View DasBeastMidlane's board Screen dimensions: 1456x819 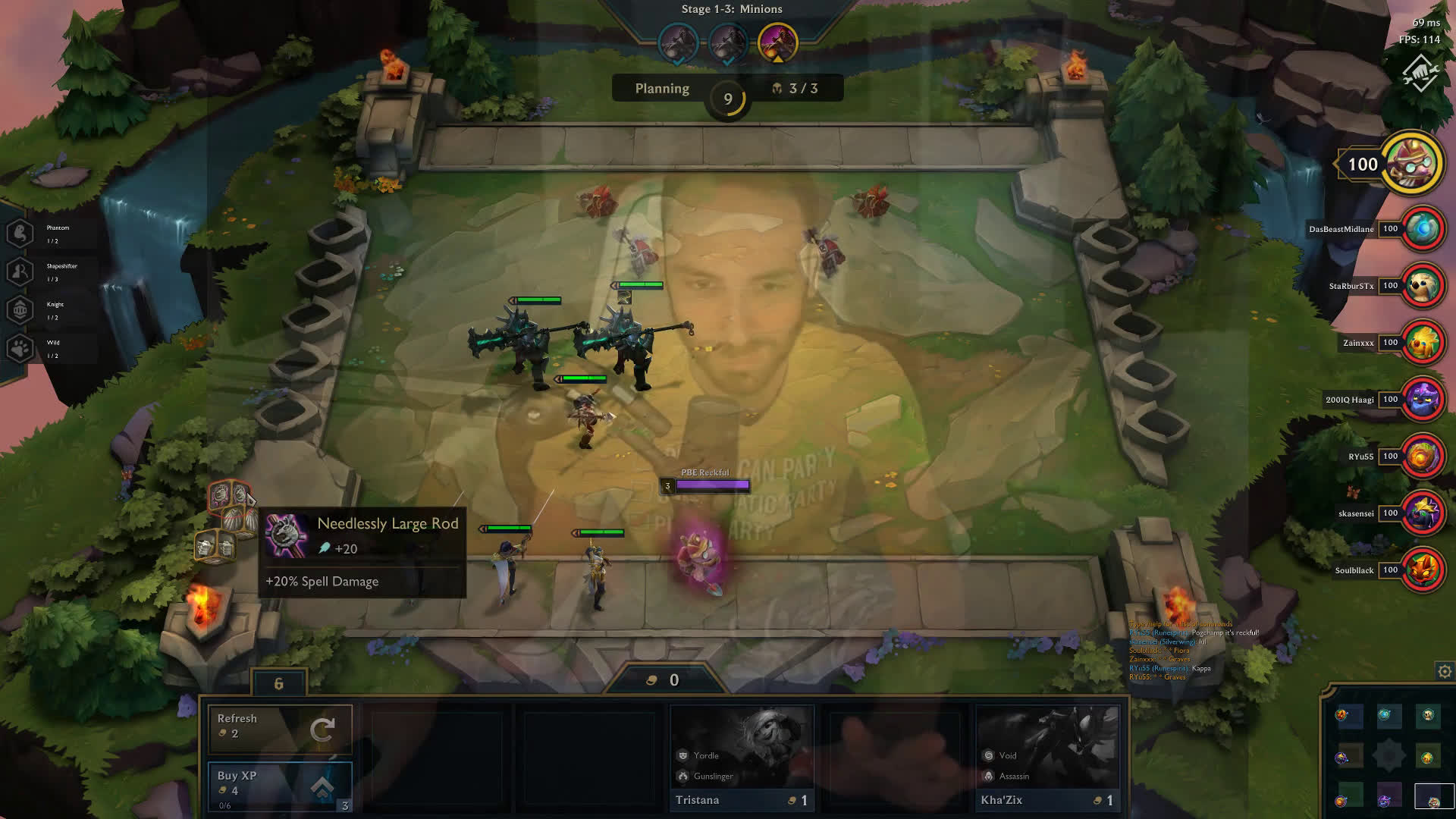tap(1422, 229)
